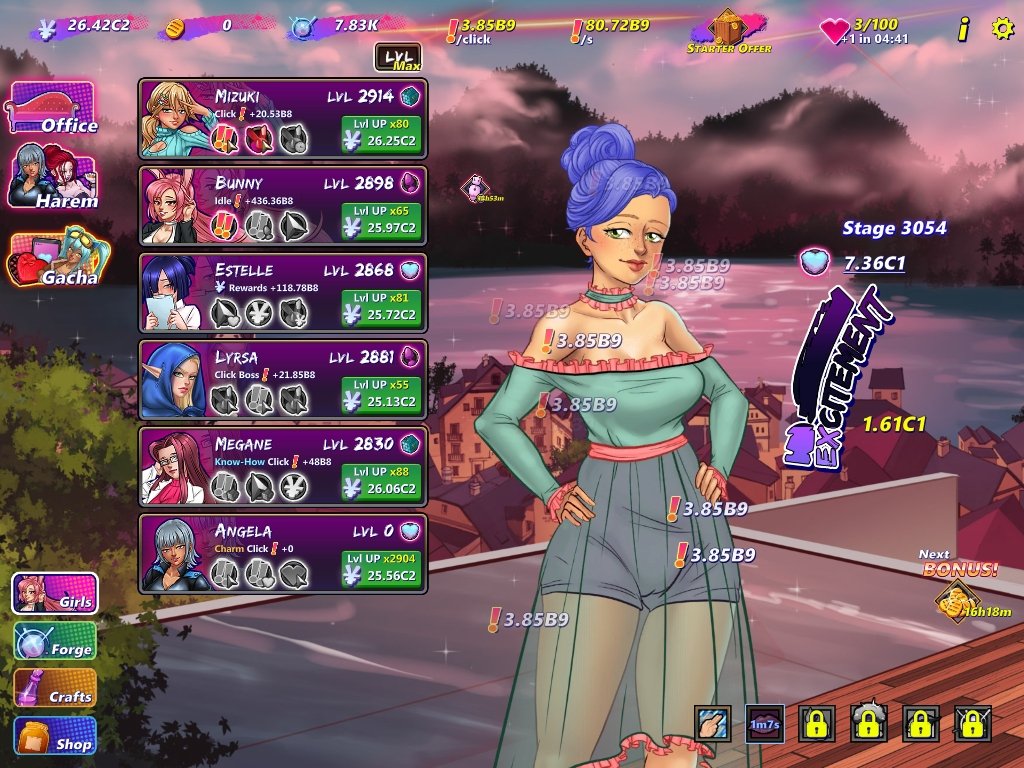
Task: Level up Bunny x65
Action: [x=381, y=221]
